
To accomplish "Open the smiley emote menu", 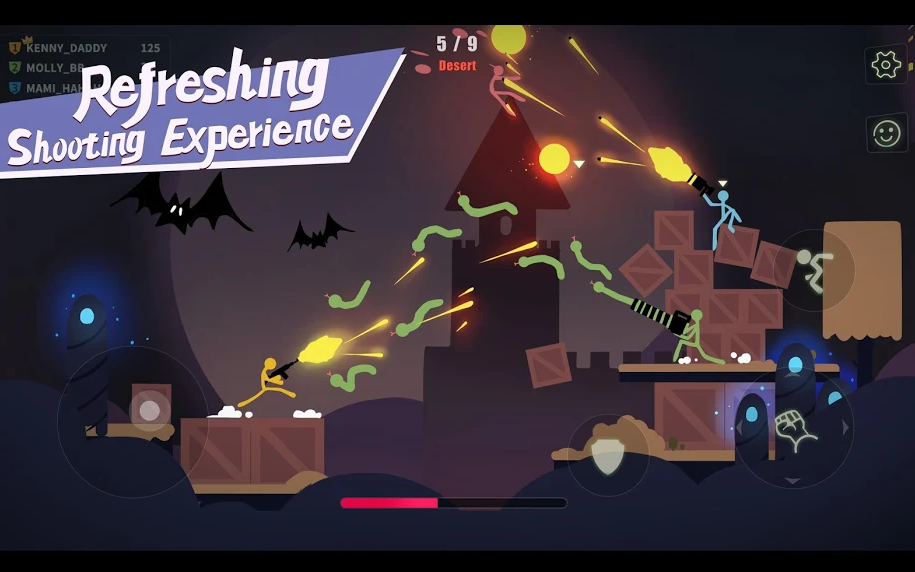I will coord(886,133).
